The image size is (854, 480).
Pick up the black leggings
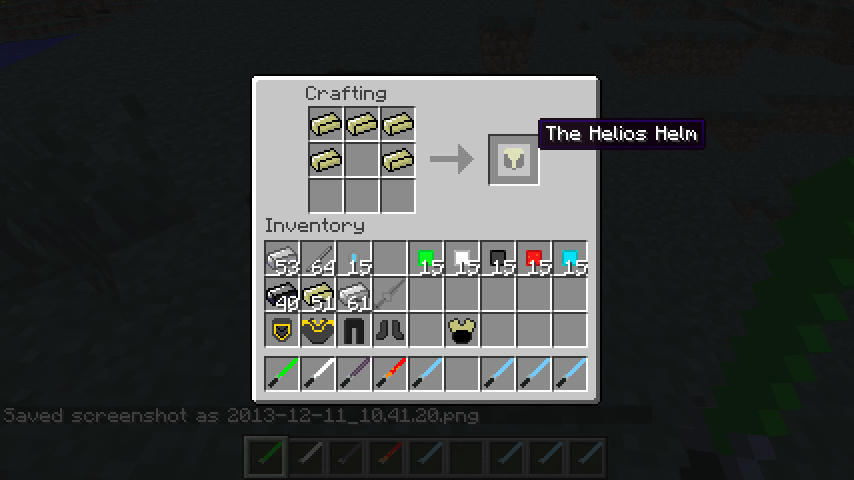pos(354,331)
